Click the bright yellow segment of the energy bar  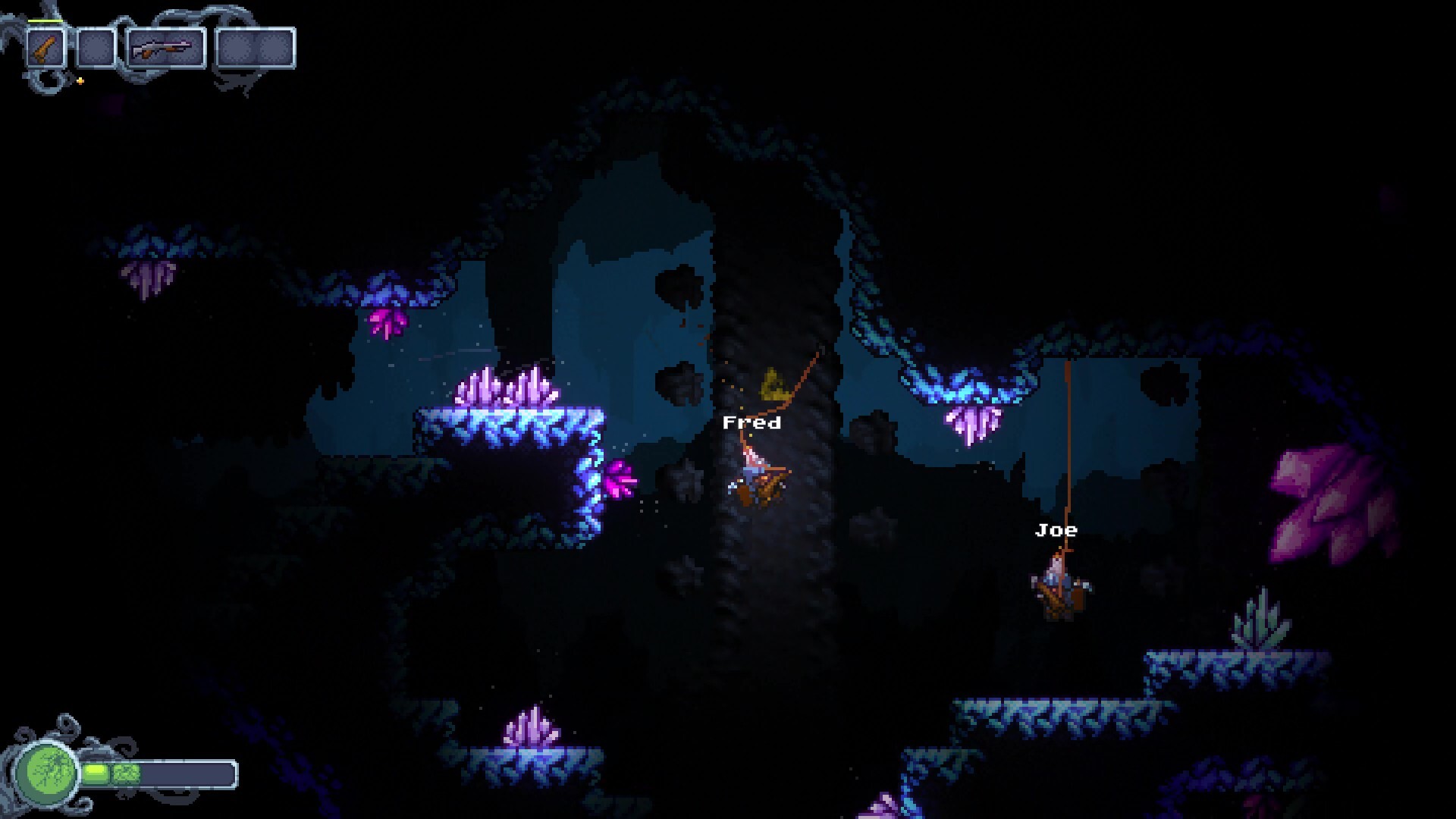pyautogui.click(x=96, y=773)
